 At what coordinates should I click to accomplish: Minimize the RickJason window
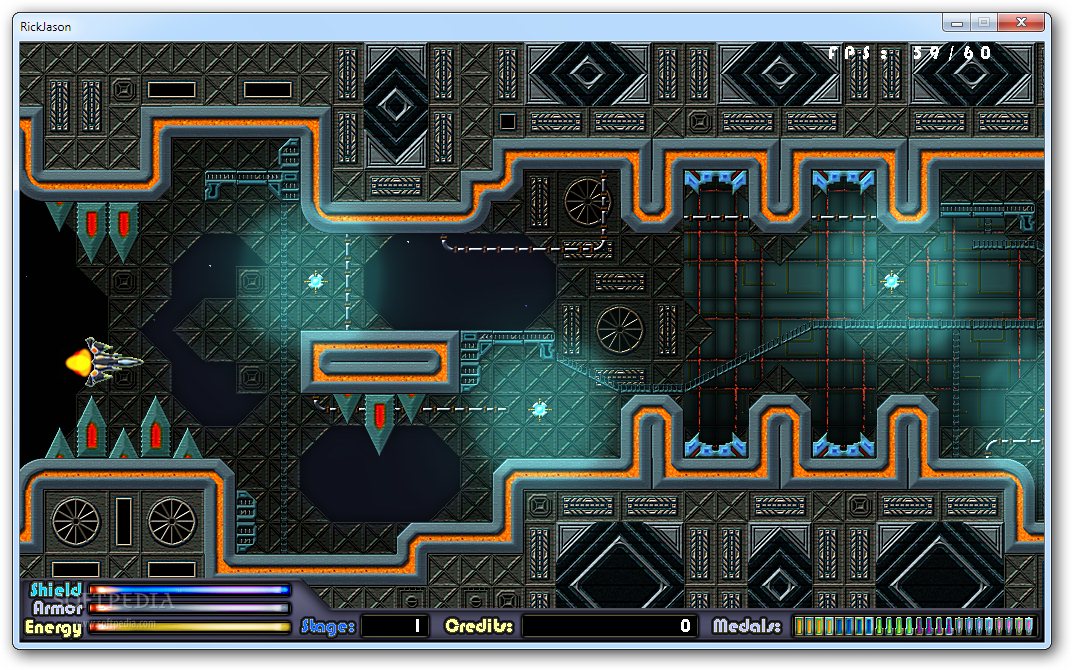958,22
